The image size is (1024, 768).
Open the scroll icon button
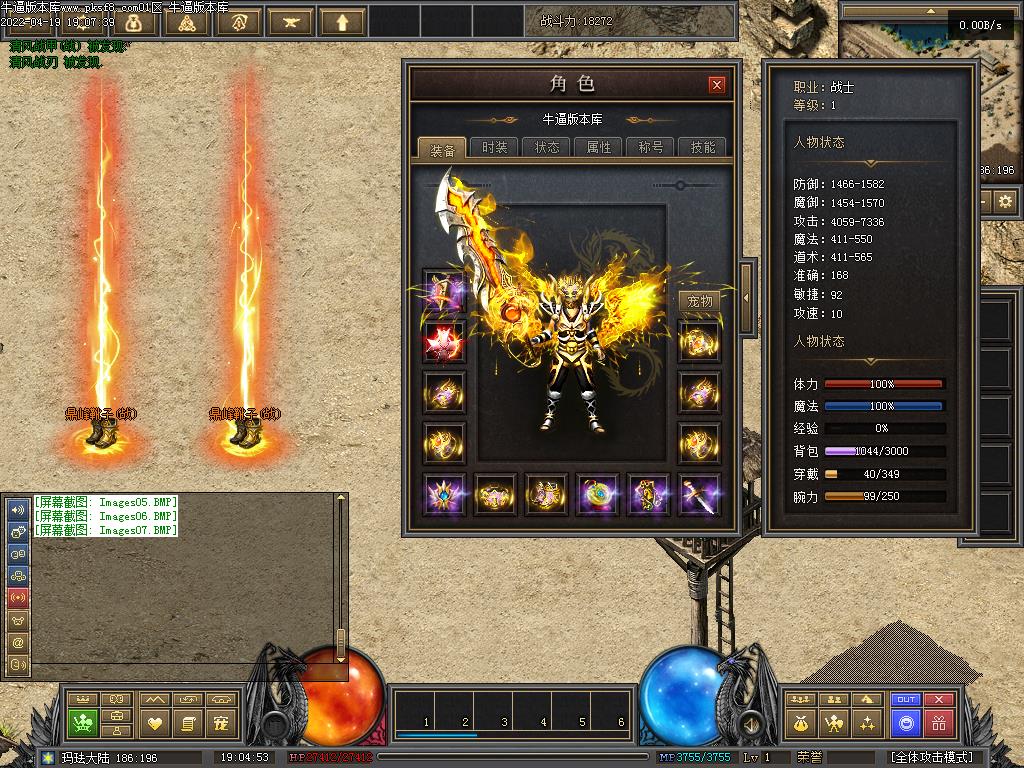point(187,722)
